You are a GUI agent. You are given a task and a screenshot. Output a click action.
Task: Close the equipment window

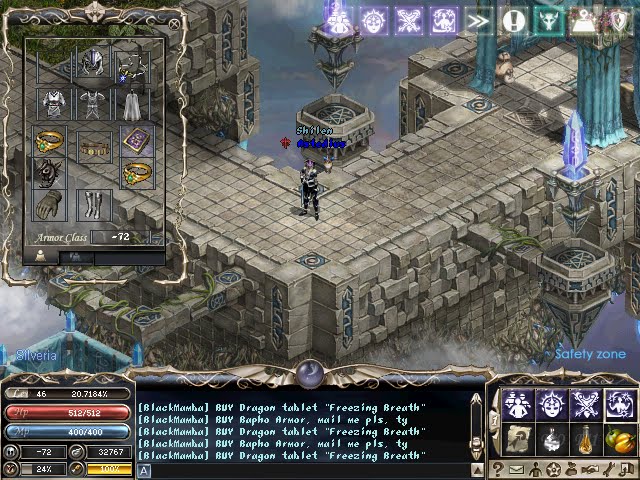tap(175, 22)
